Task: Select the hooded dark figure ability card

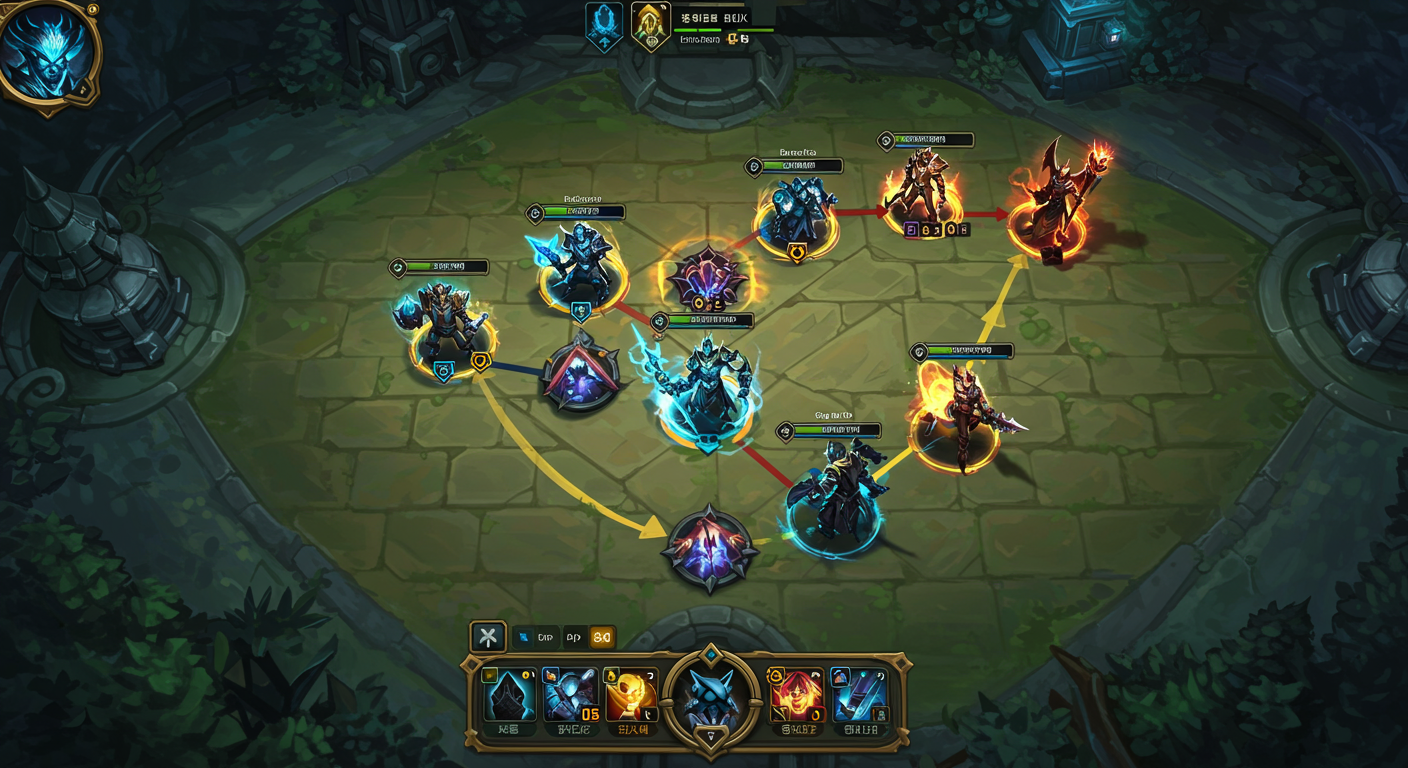Action: click(510, 695)
